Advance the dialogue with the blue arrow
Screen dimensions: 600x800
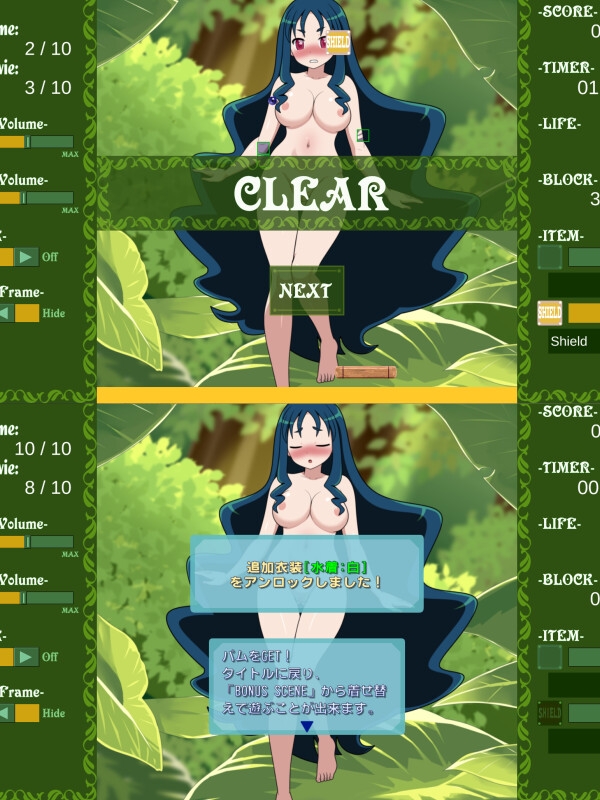click(307, 726)
